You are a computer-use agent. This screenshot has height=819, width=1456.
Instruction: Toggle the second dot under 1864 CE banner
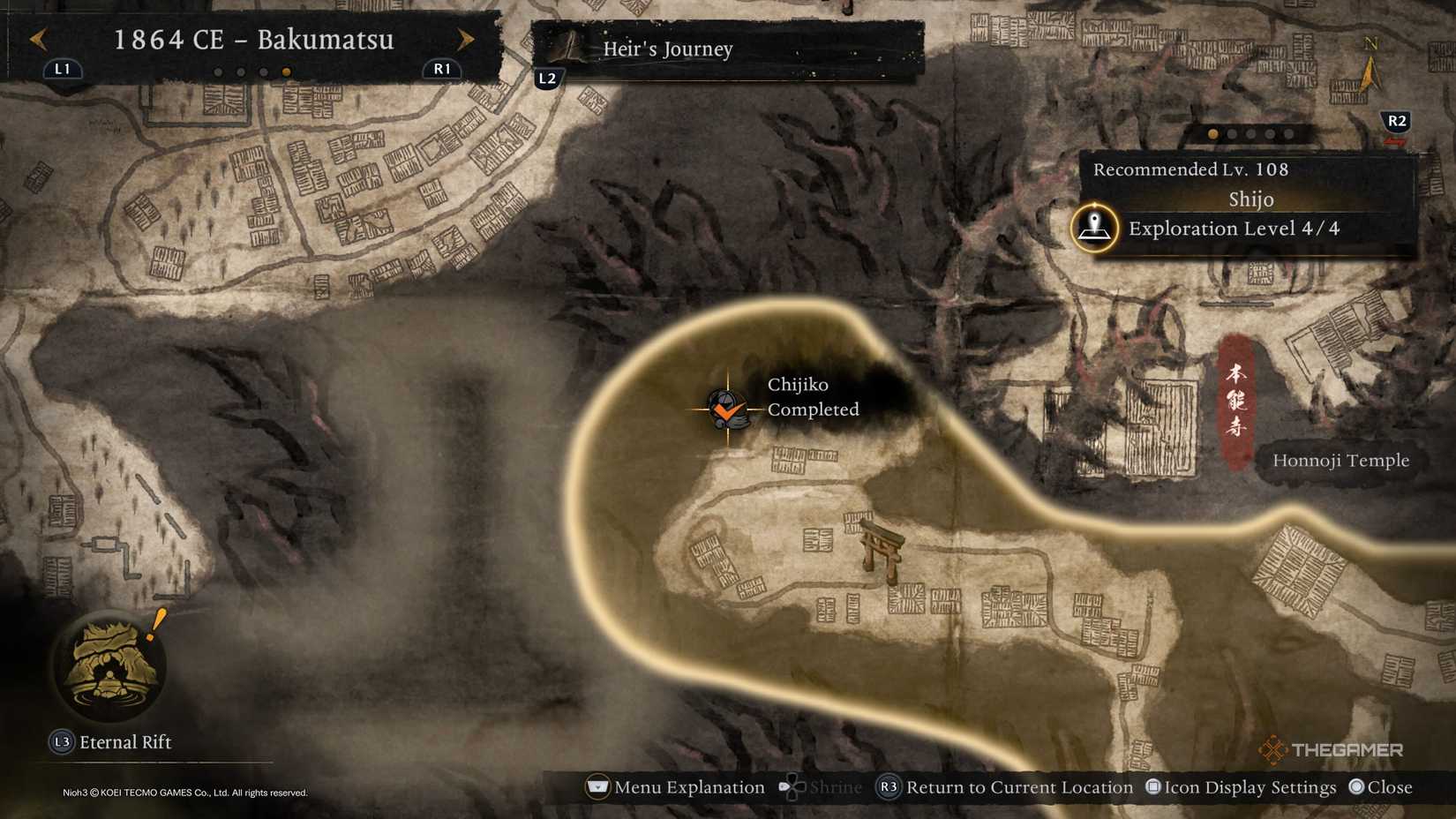(x=242, y=71)
